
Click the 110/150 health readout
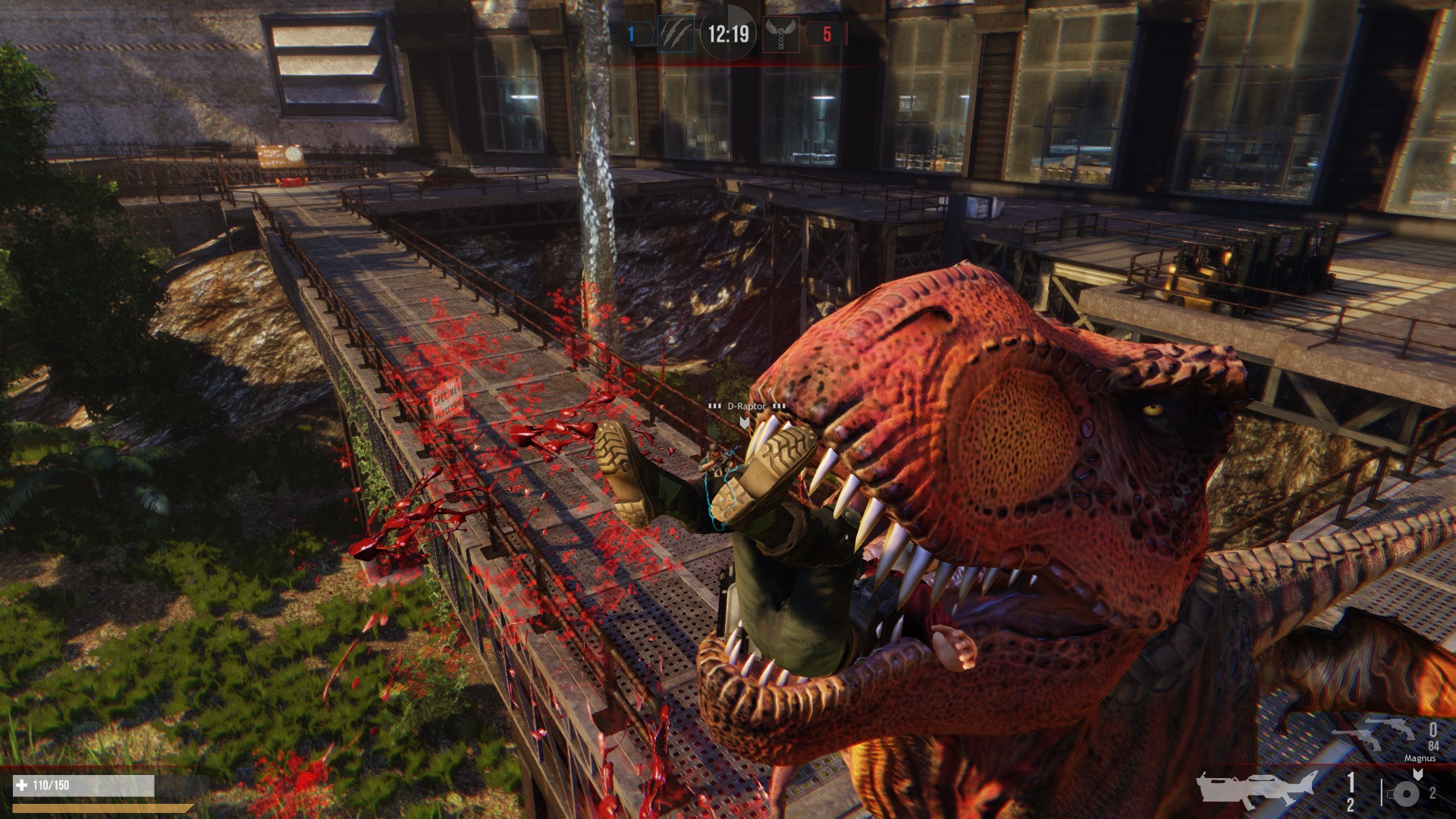[x=51, y=786]
